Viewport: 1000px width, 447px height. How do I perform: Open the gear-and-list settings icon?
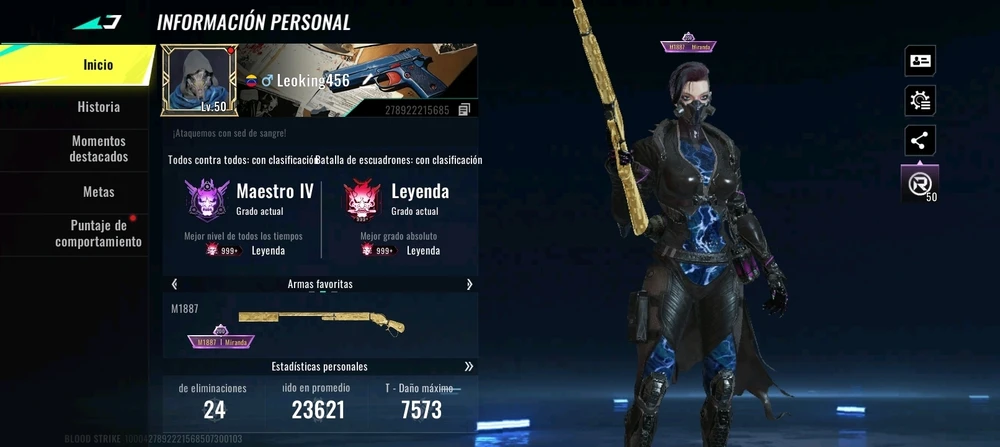pos(919,101)
